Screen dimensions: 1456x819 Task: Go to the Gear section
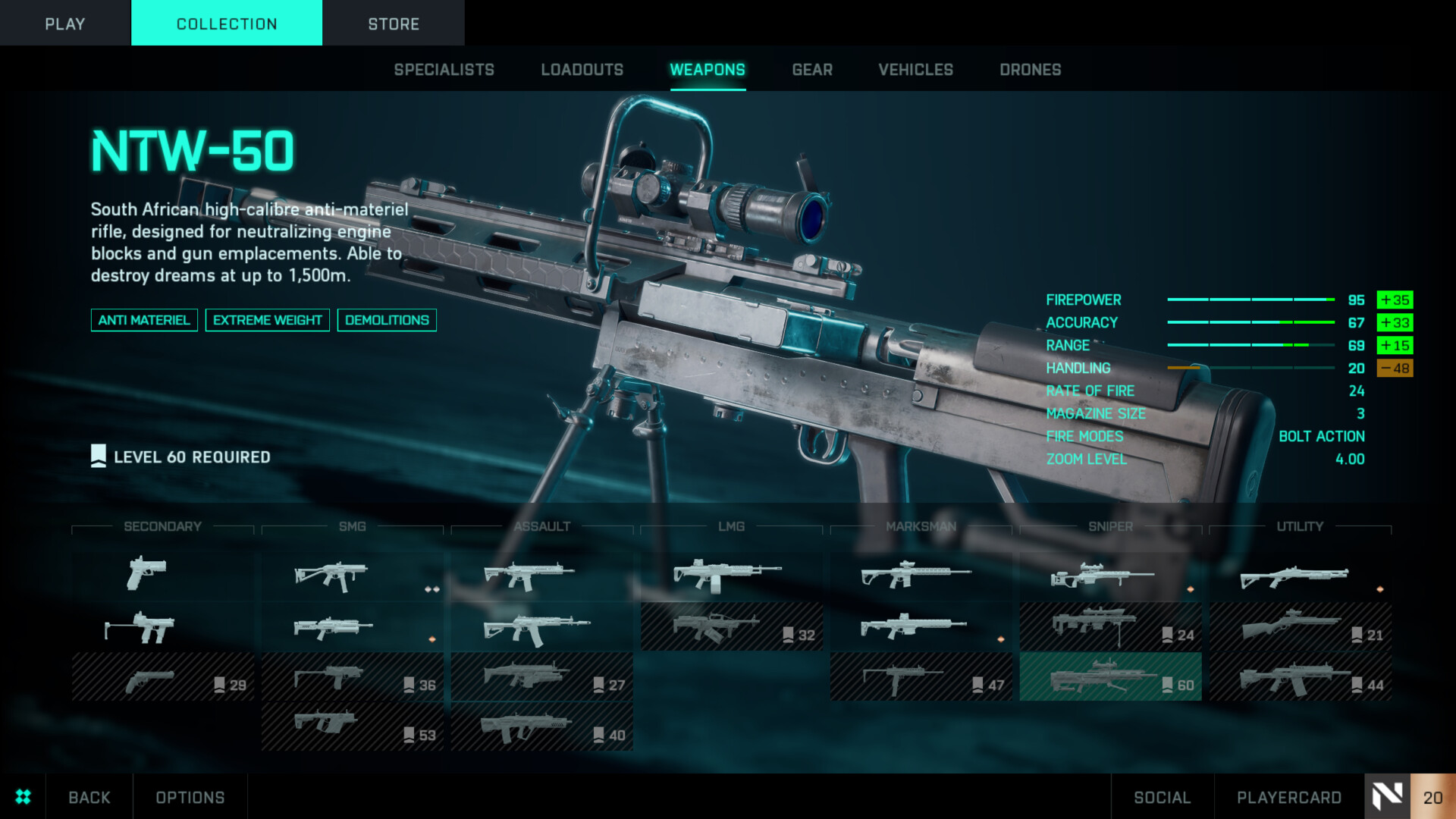point(812,70)
